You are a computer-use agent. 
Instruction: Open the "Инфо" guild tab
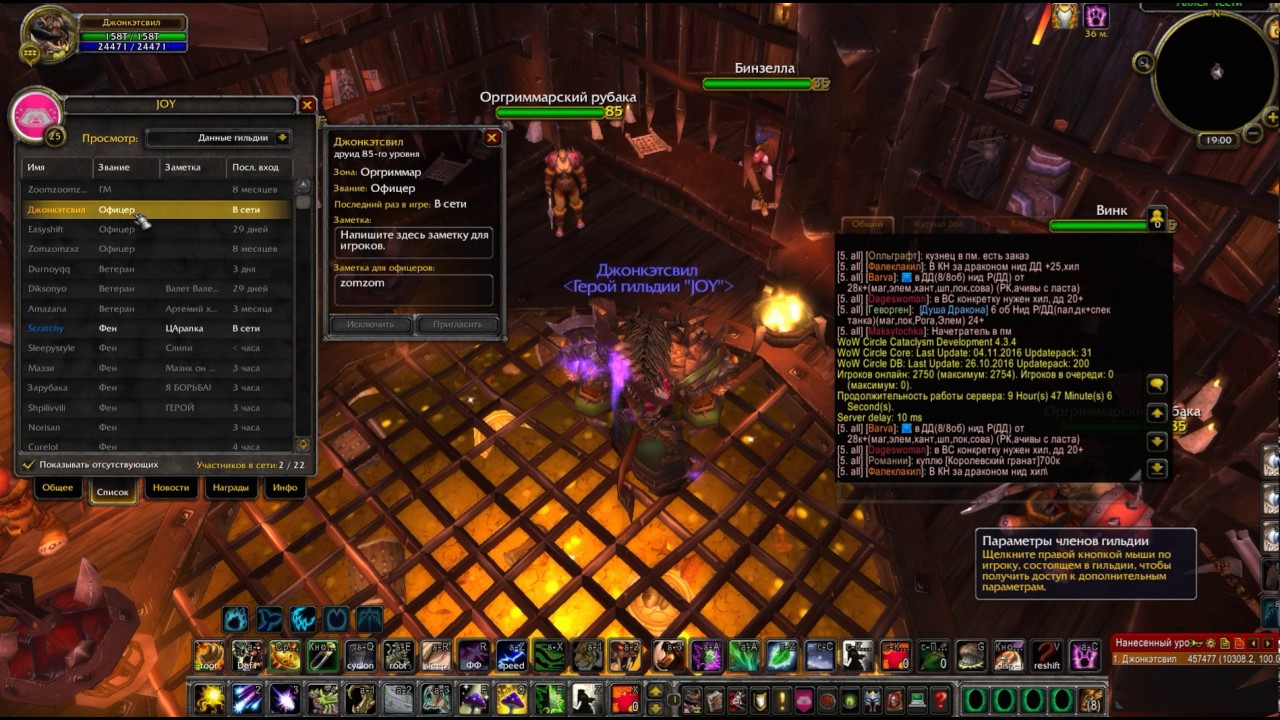[285, 488]
